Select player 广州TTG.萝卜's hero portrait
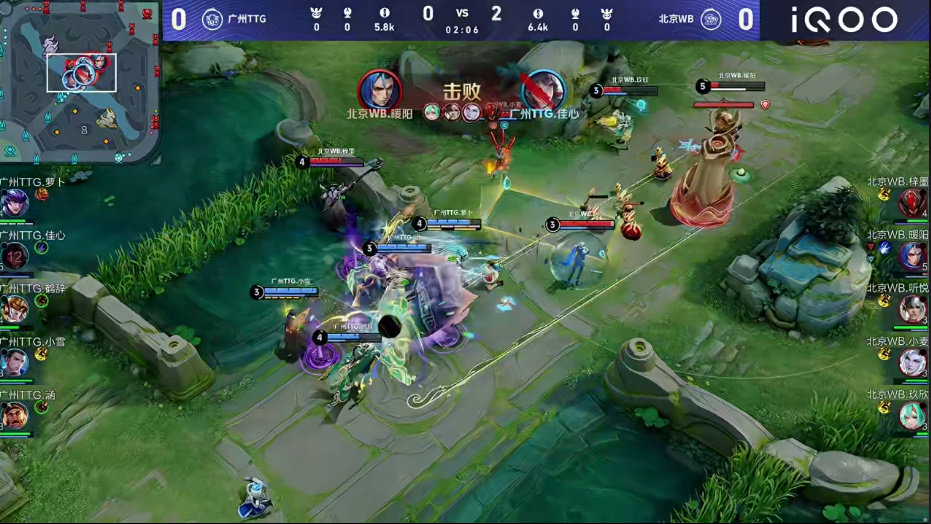Screen dimensions: 931x524 pyautogui.click(x=15, y=203)
